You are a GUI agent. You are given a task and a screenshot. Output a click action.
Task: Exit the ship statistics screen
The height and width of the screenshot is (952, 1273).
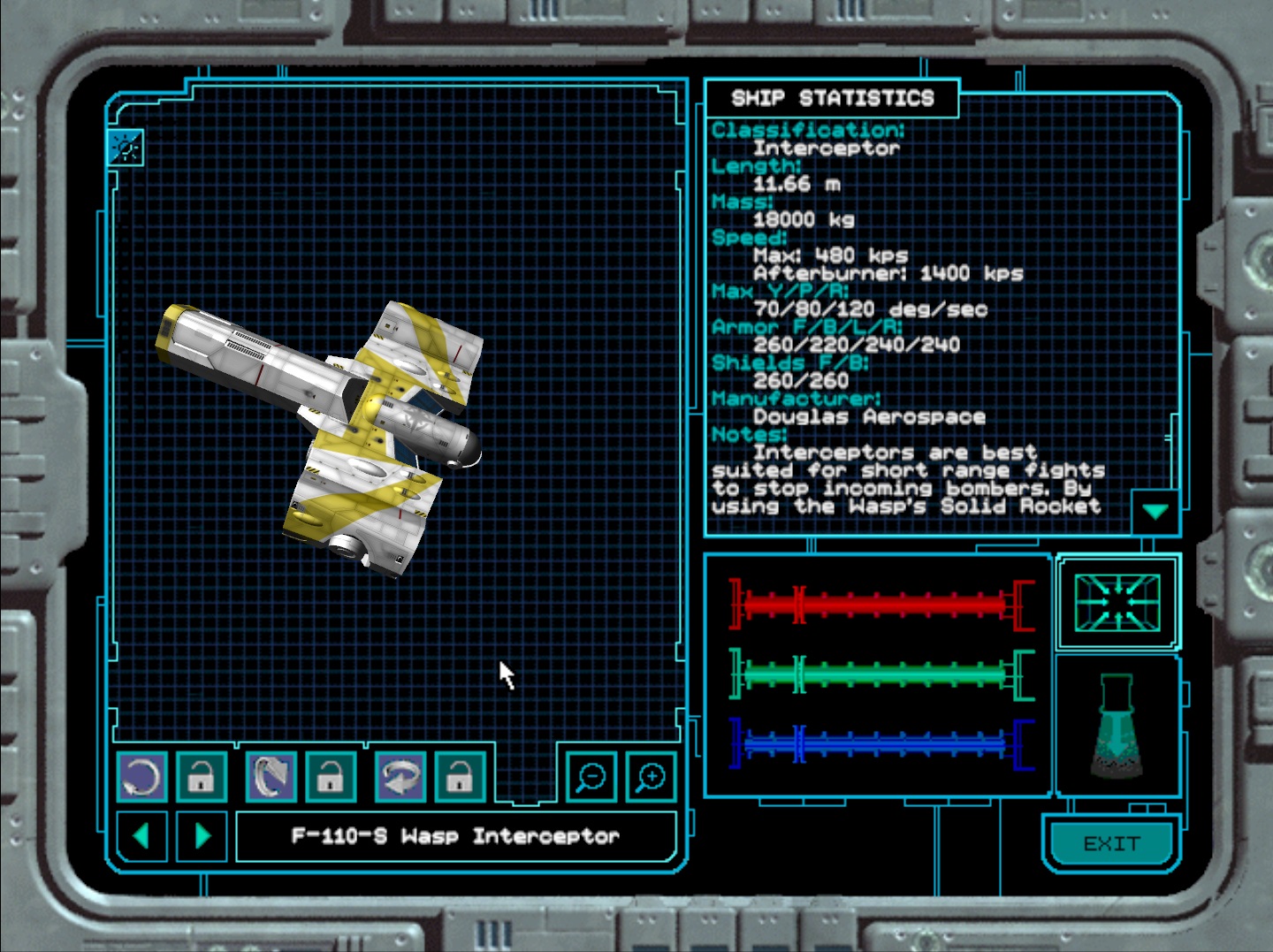(1111, 843)
